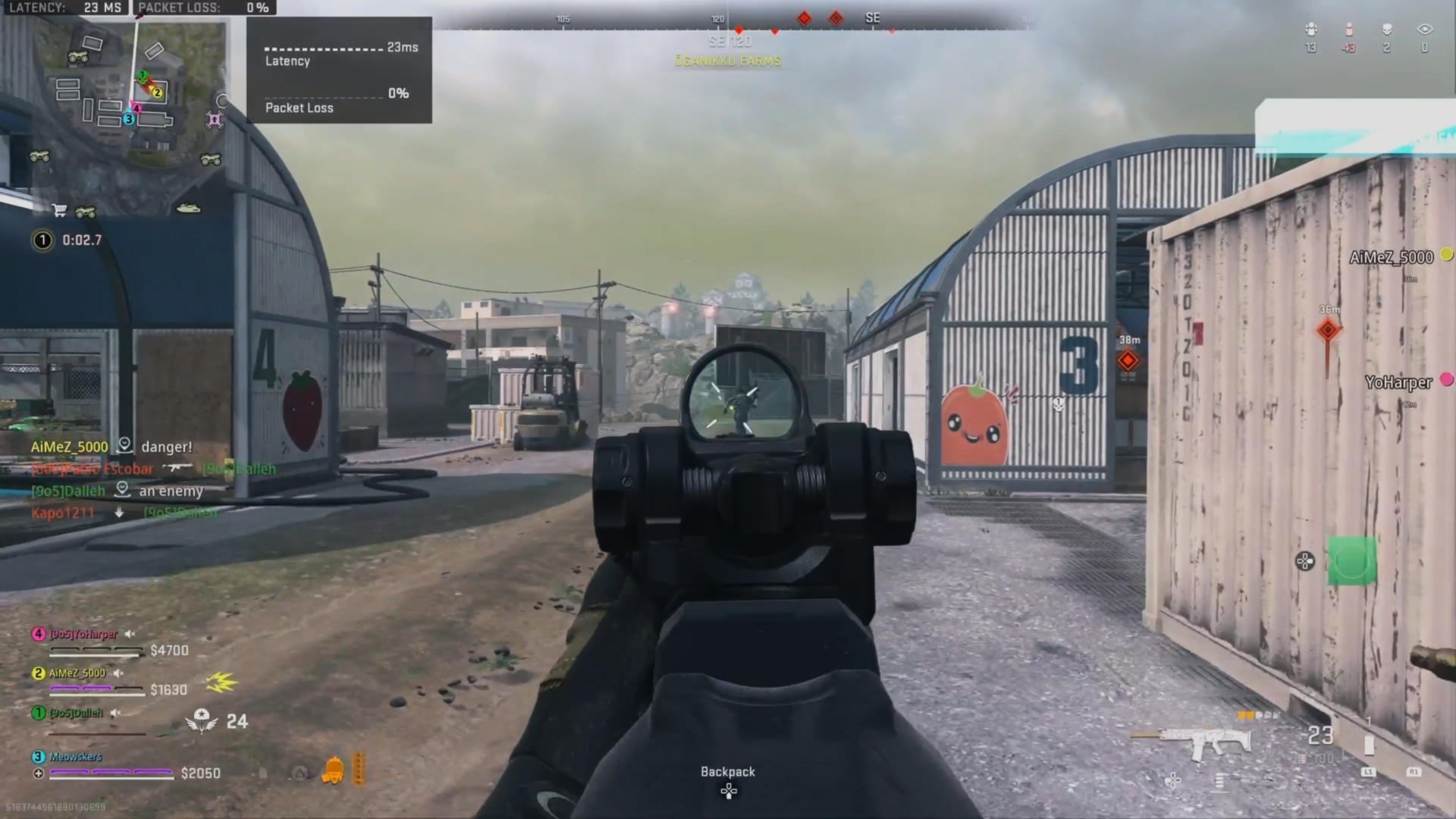
Task: Select the SE heading marker on the compass
Action: point(872,17)
